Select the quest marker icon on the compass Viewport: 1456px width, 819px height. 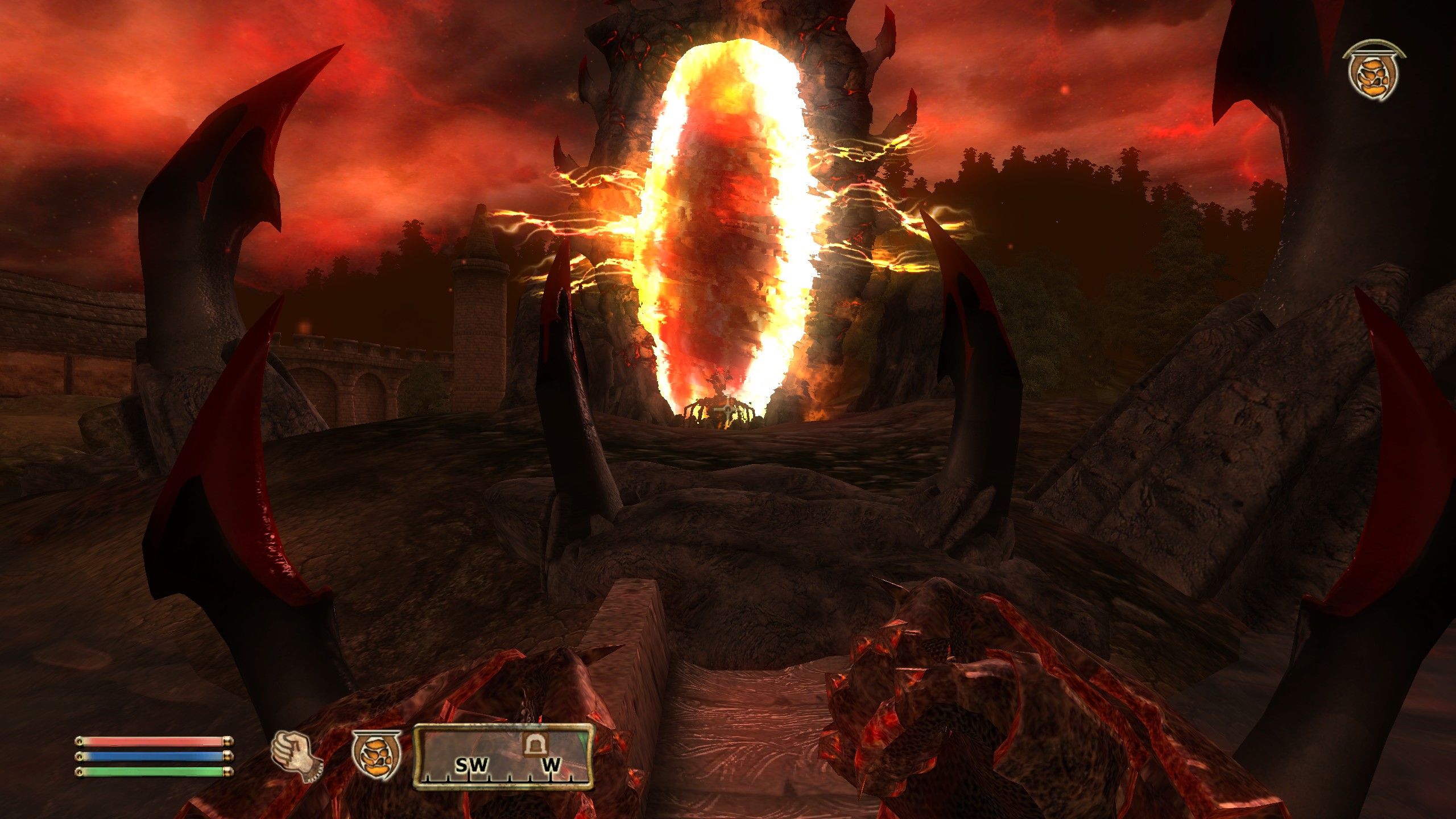tap(535, 745)
